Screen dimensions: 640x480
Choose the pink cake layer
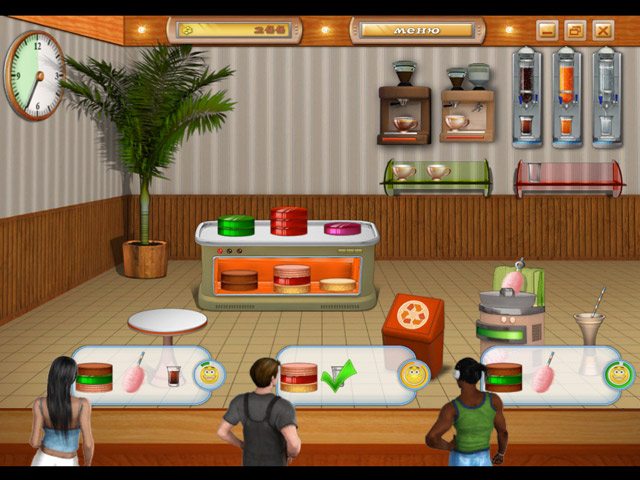(x=342, y=229)
